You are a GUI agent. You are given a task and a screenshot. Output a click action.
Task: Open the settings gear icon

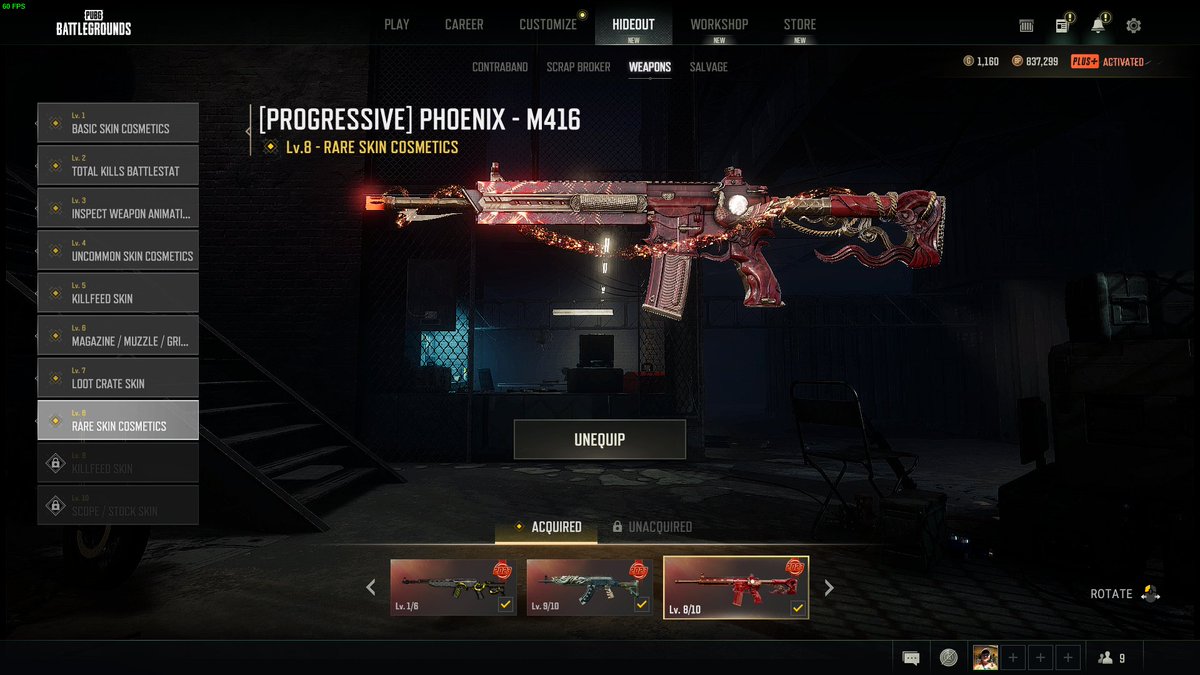pos(1133,26)
